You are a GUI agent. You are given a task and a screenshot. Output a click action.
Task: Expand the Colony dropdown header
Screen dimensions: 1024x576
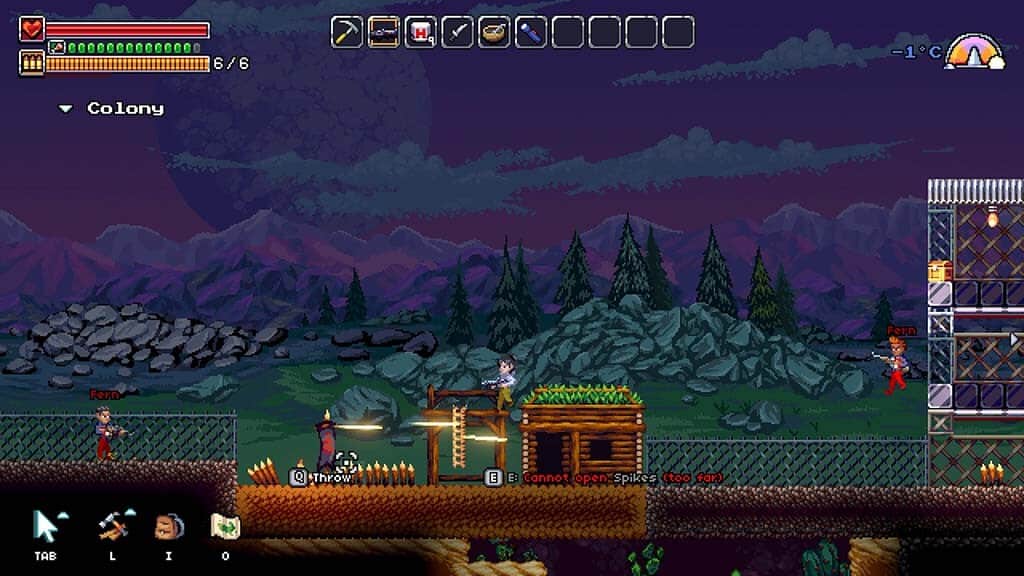point(111,108)
